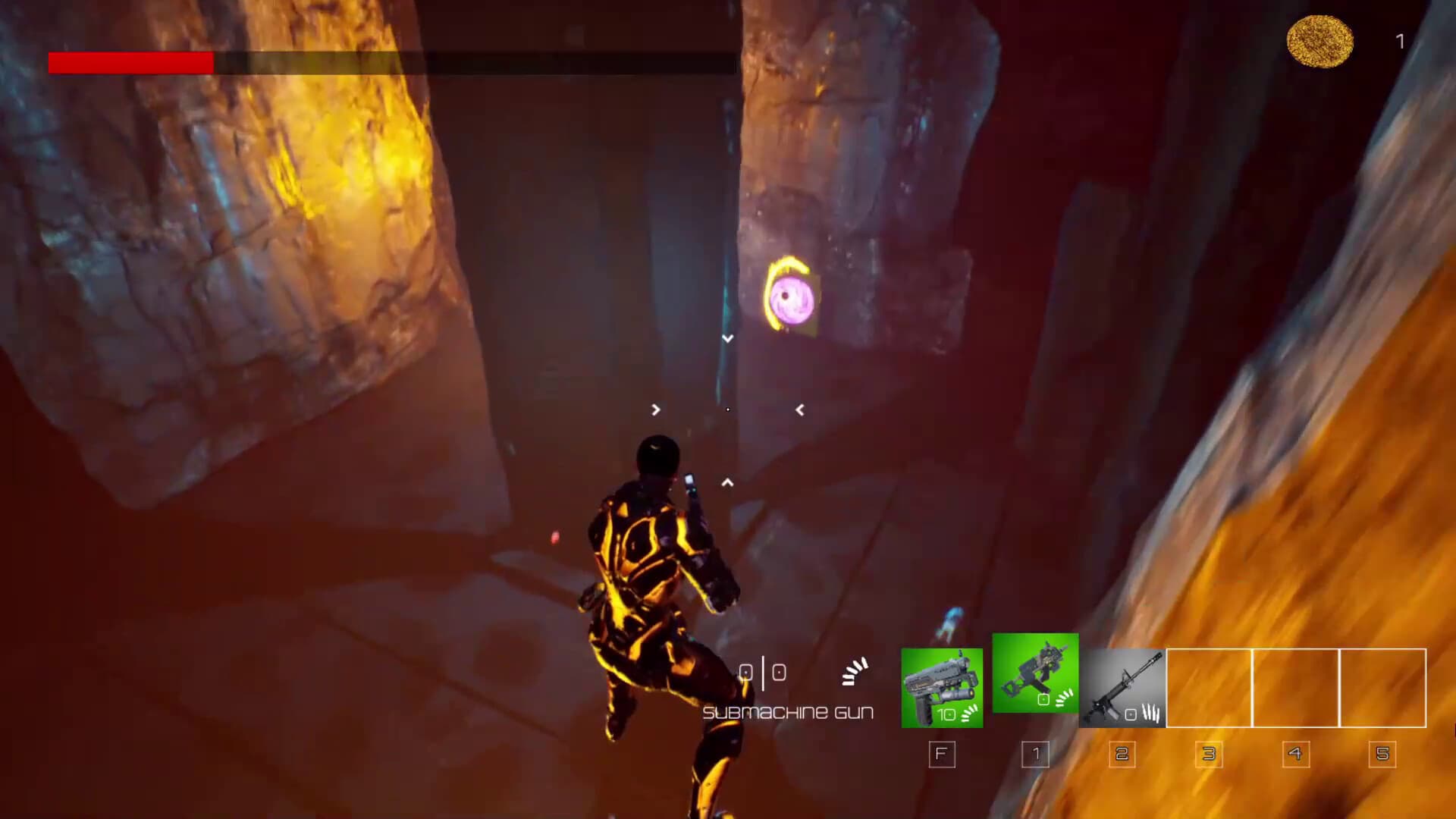Expand the downward chevron above the crosshair
The height and width of the screenshot is (819, 1456).
tap(727, 339)
